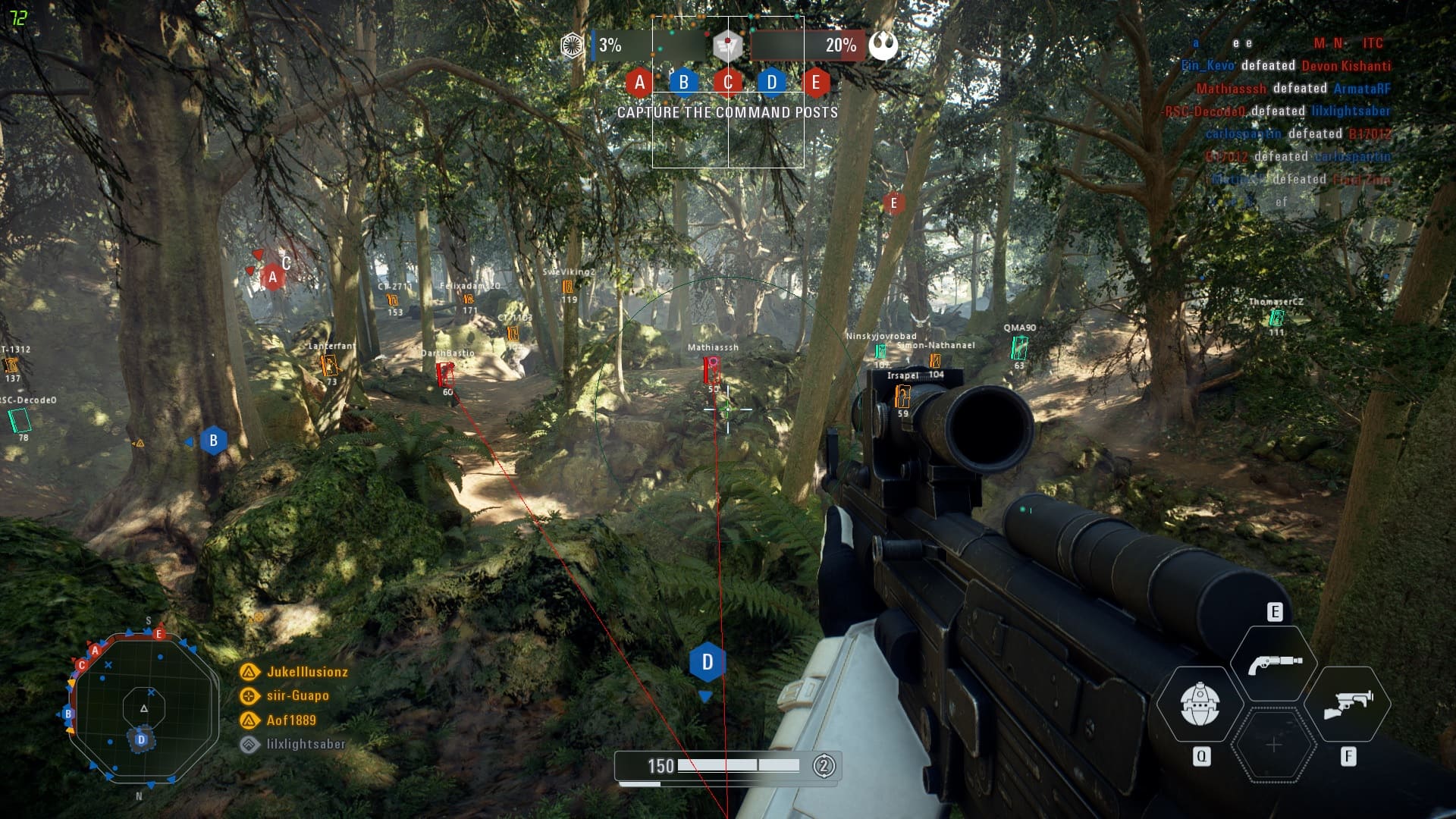
Task: Select command post C in the objective tracker
Action: [728, 82]
